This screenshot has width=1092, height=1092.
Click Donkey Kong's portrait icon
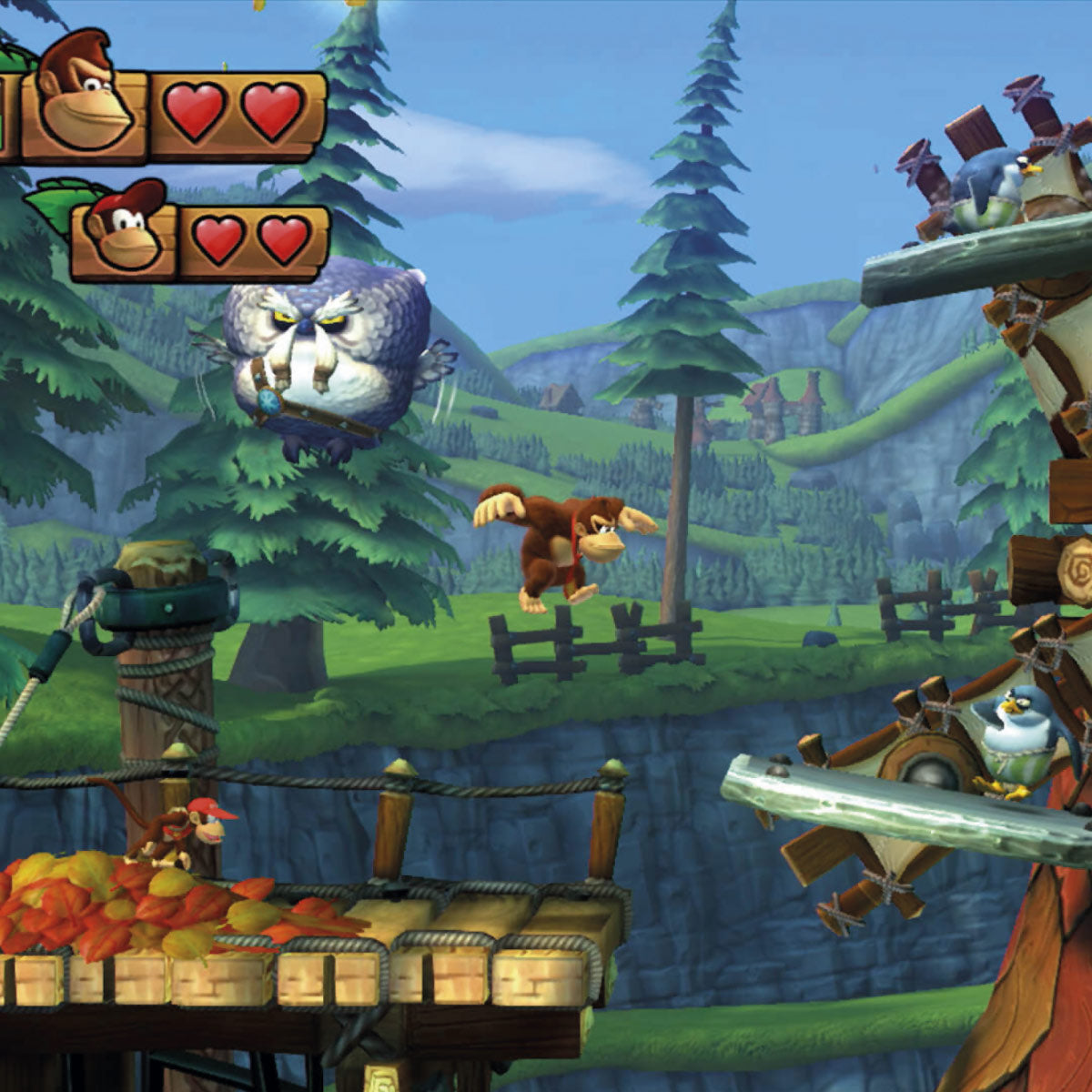pos(84,96)
